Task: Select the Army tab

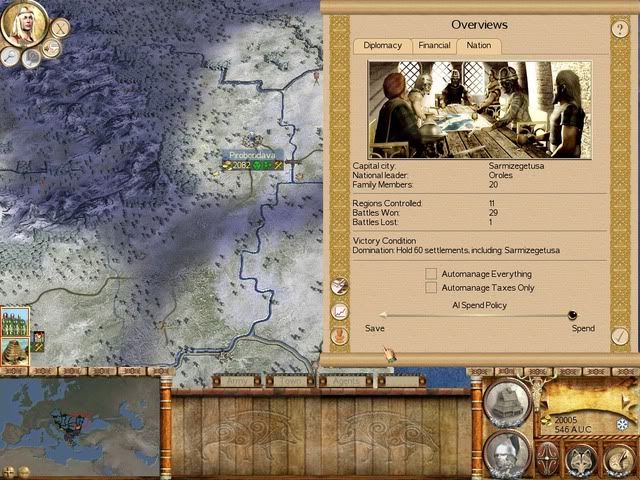Action: tap(238, 381)
